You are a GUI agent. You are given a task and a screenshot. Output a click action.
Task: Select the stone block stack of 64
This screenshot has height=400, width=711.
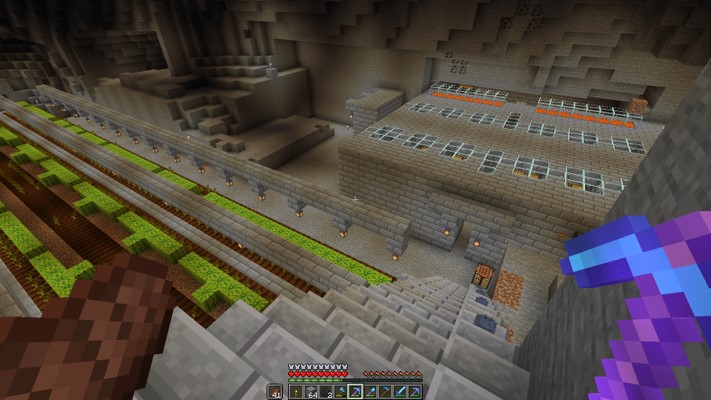[x=311, y=392]
